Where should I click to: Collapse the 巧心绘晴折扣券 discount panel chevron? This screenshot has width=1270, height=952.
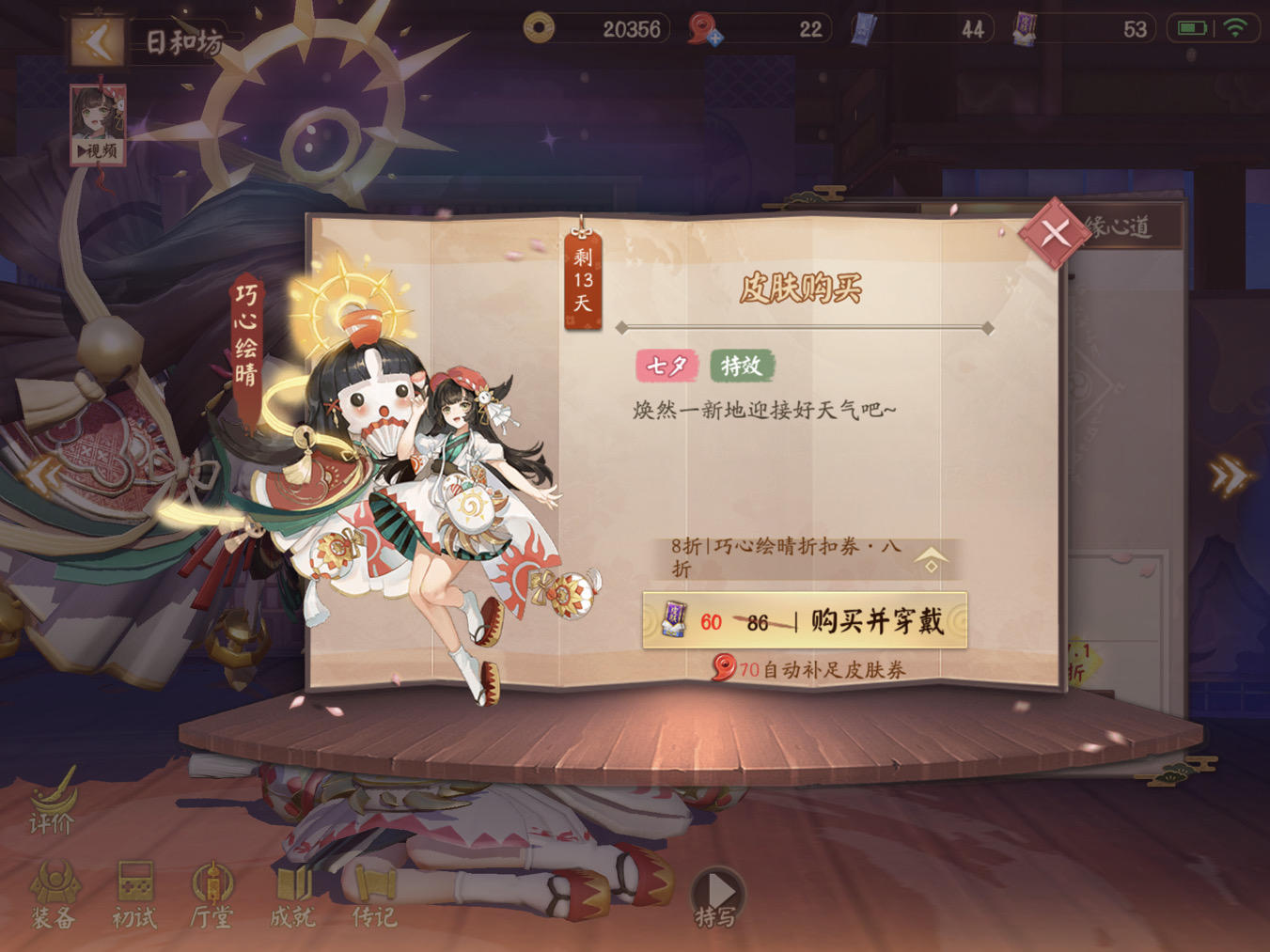[931, 561]
